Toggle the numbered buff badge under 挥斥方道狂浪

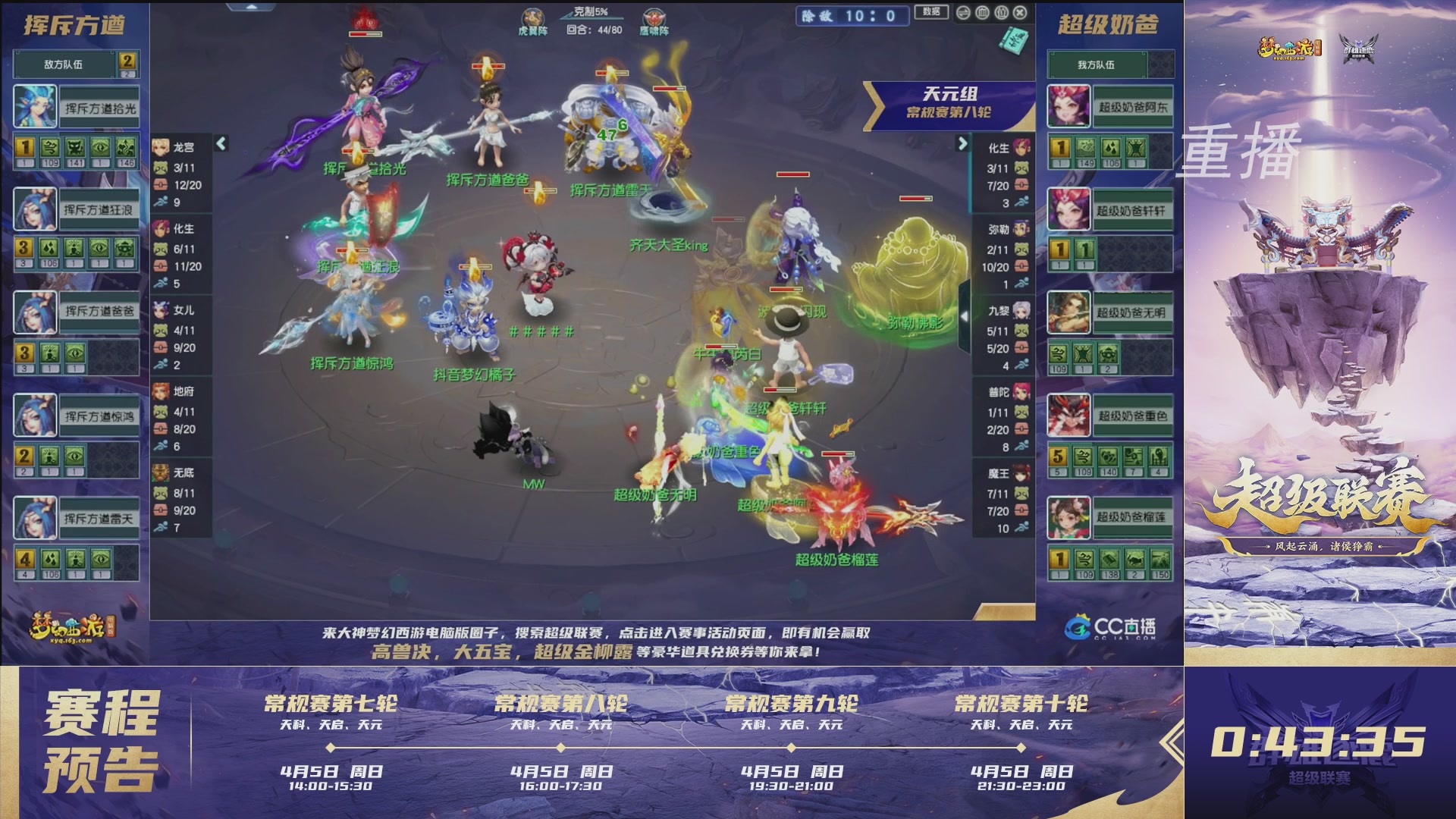[25, 247]
